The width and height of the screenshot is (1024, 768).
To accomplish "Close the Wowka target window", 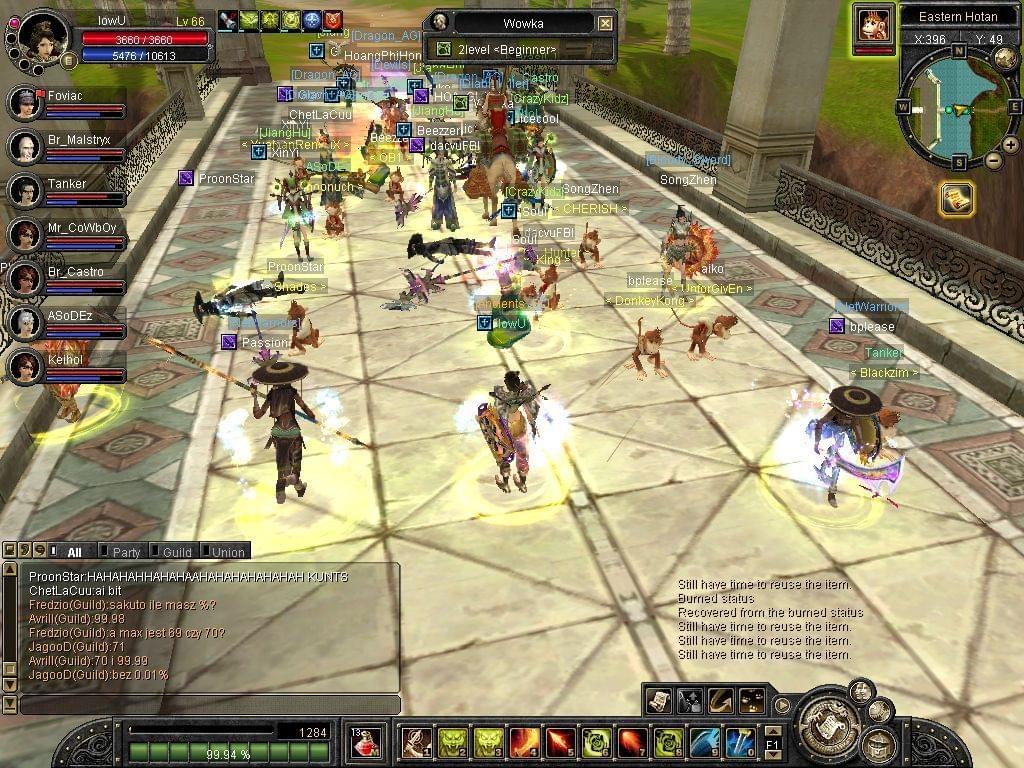I will click(x=605, y=23).
